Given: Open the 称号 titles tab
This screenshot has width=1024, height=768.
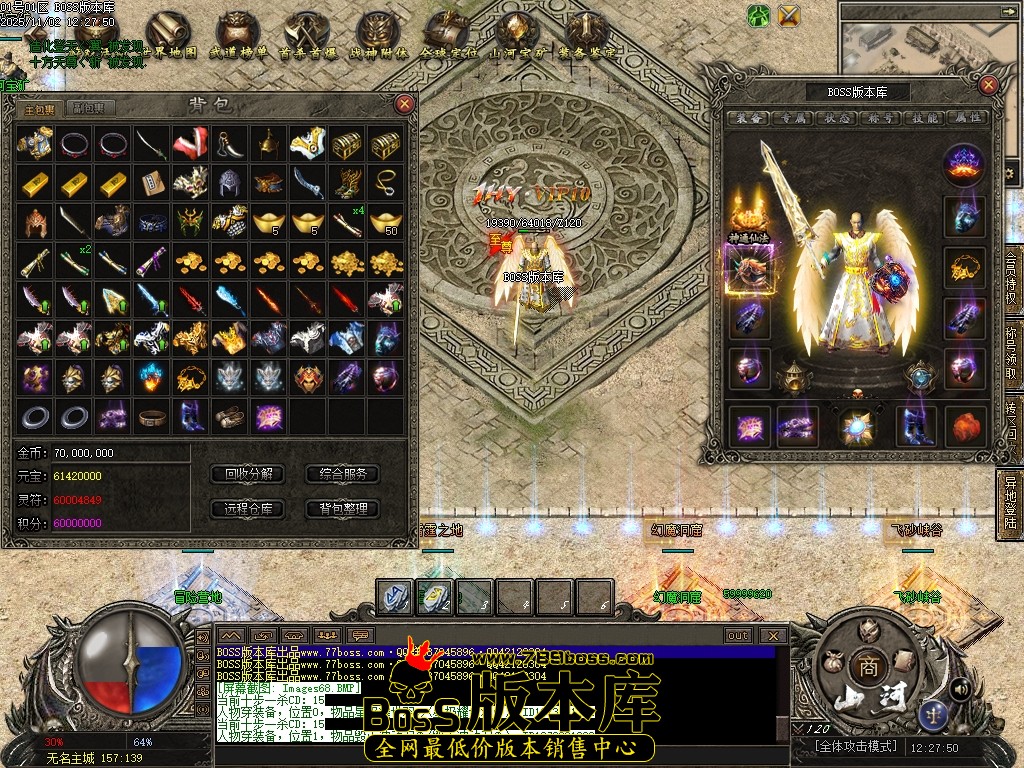Looking at the screenshot, I should [x=880, y=118].
